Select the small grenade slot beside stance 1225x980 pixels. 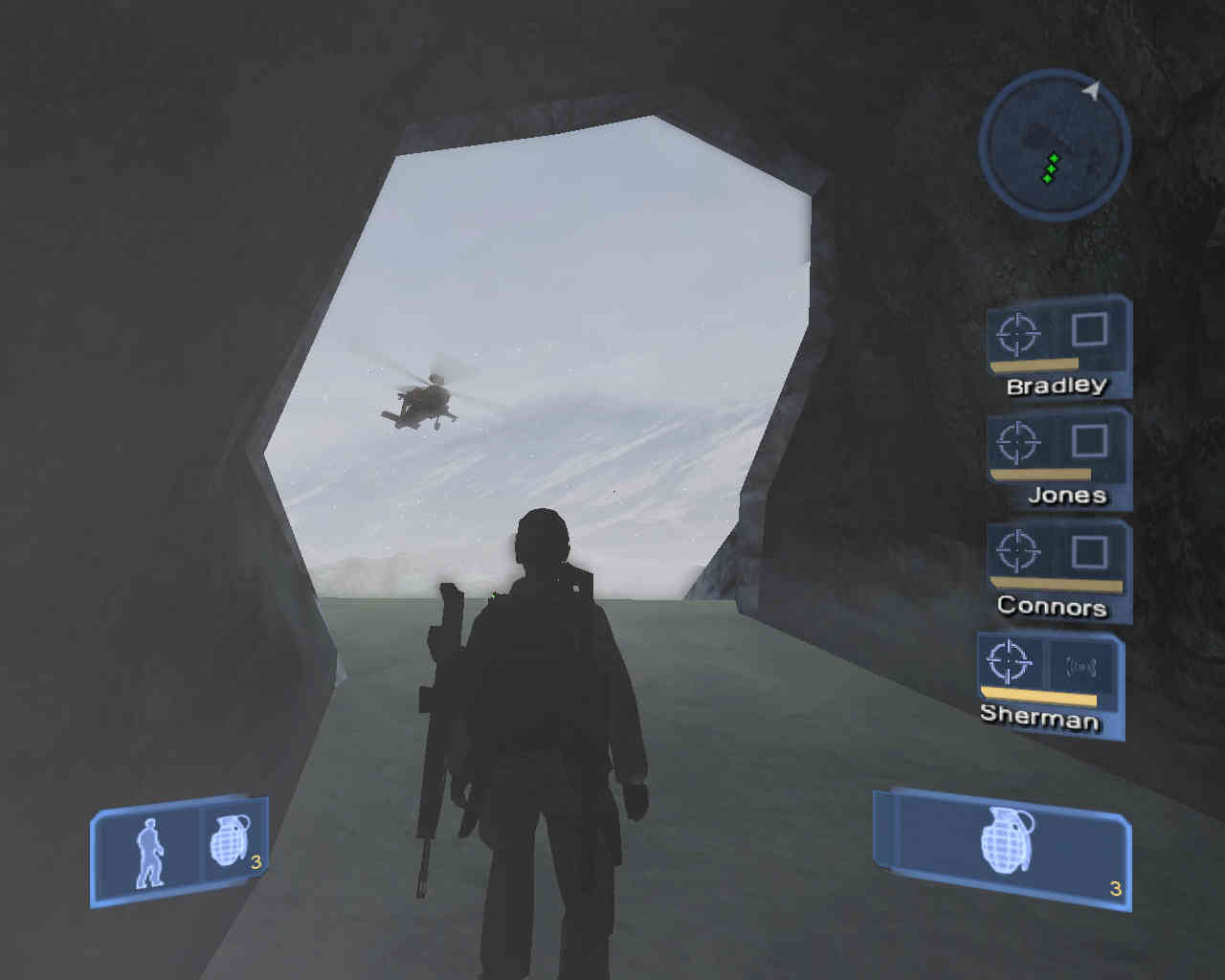click(230, 842)
